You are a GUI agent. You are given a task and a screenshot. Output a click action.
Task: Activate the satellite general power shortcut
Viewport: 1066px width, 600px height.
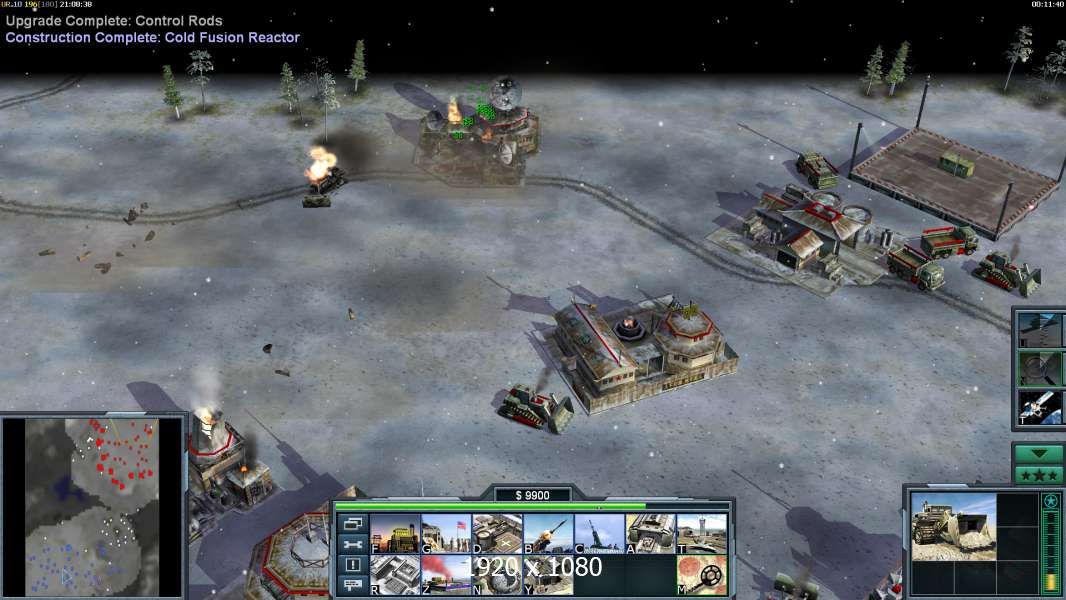click(1040, 406)
